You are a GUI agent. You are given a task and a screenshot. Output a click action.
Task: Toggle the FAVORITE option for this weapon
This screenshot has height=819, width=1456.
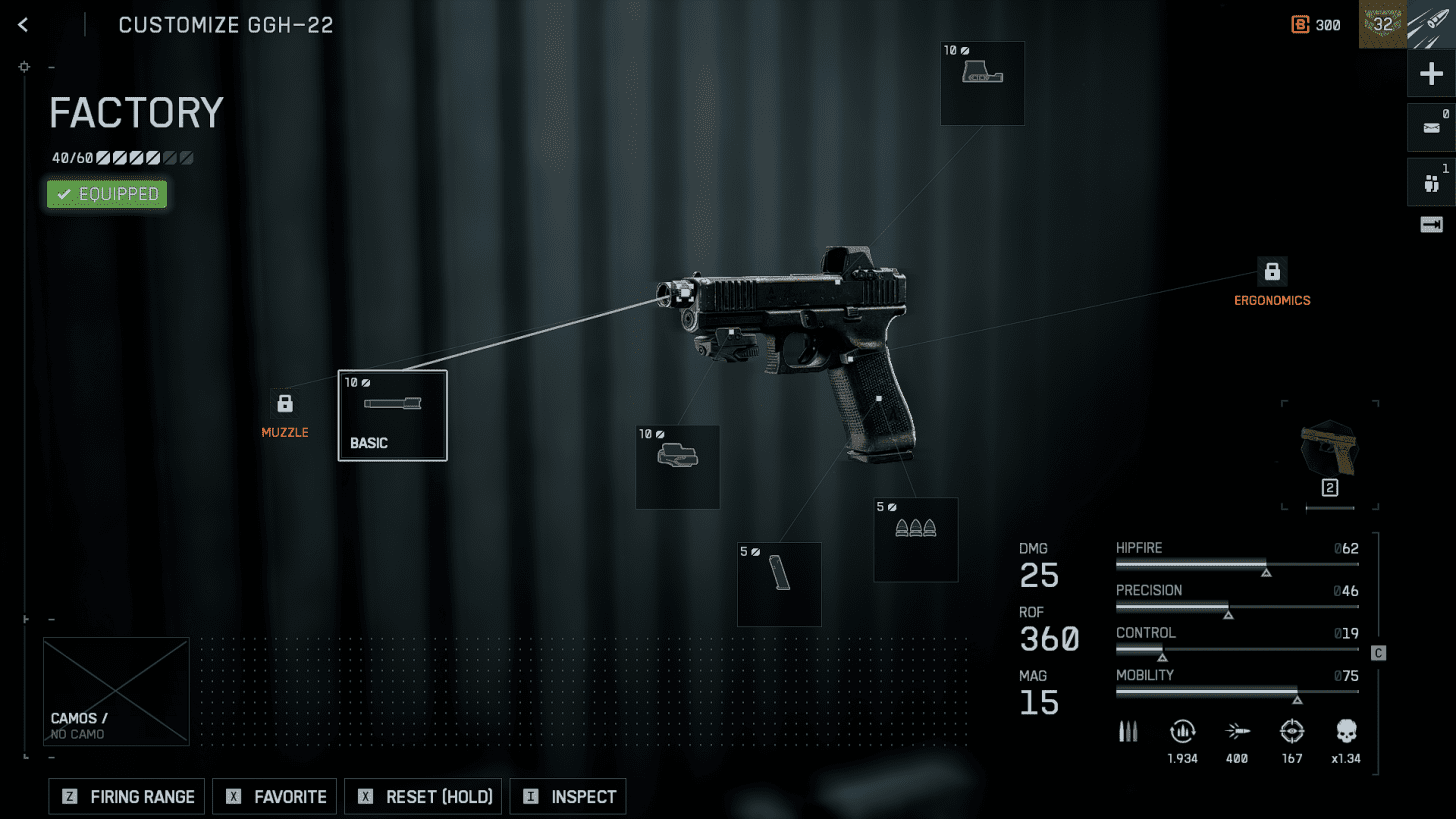click(x=274, y=796)
